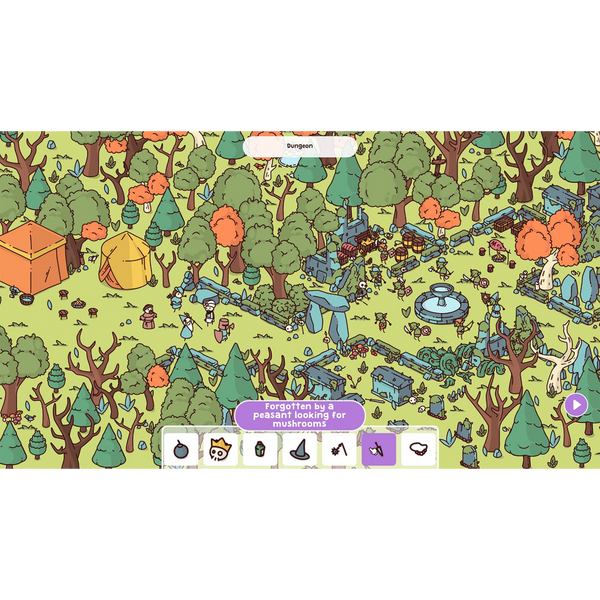The height and width of the screenshot is (600, 600).
Task: Select the witch hat item slot
Action: [x=299, y=450]
